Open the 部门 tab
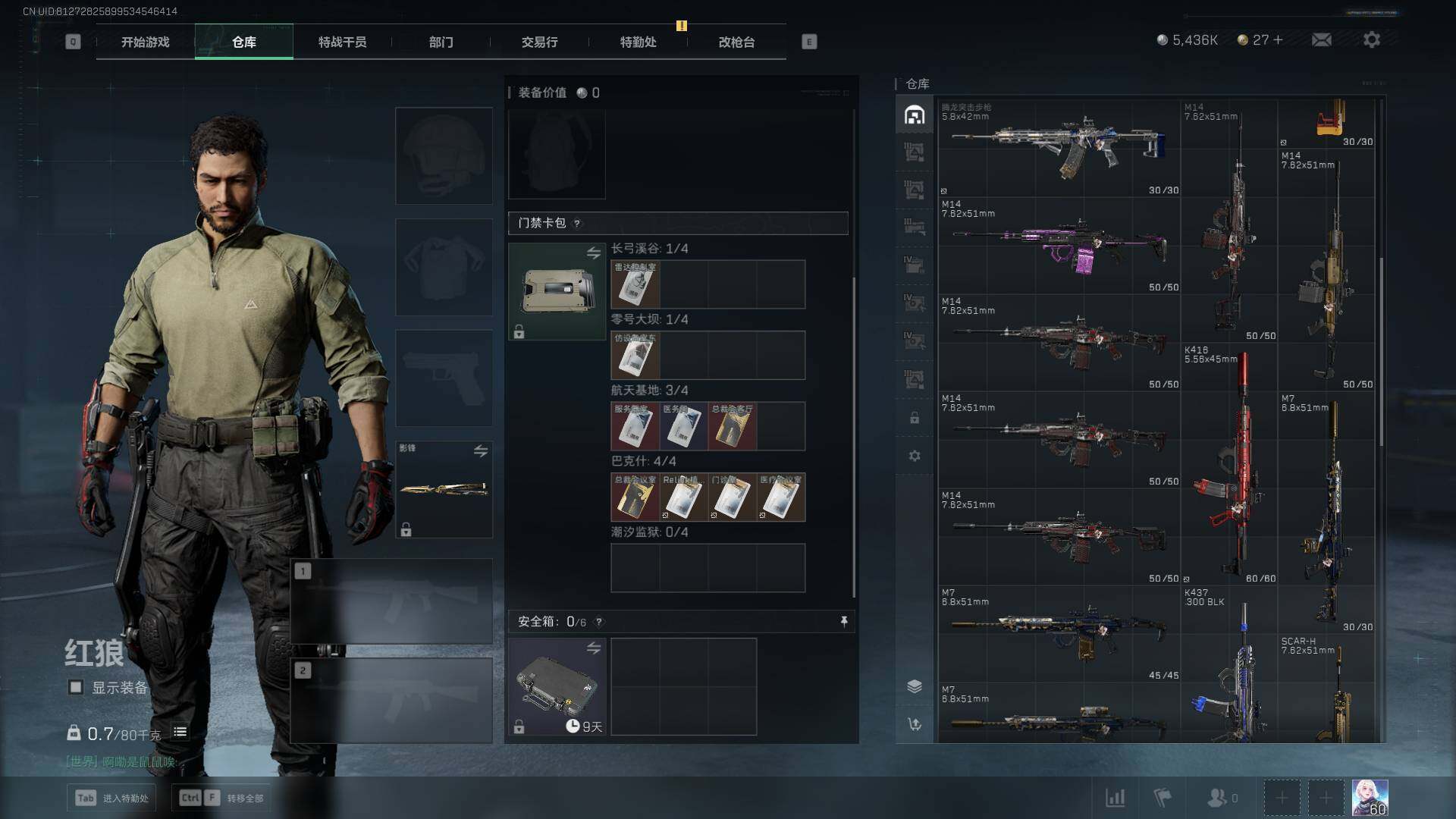This screenshot has height=819, width=1456. point(441,42)
